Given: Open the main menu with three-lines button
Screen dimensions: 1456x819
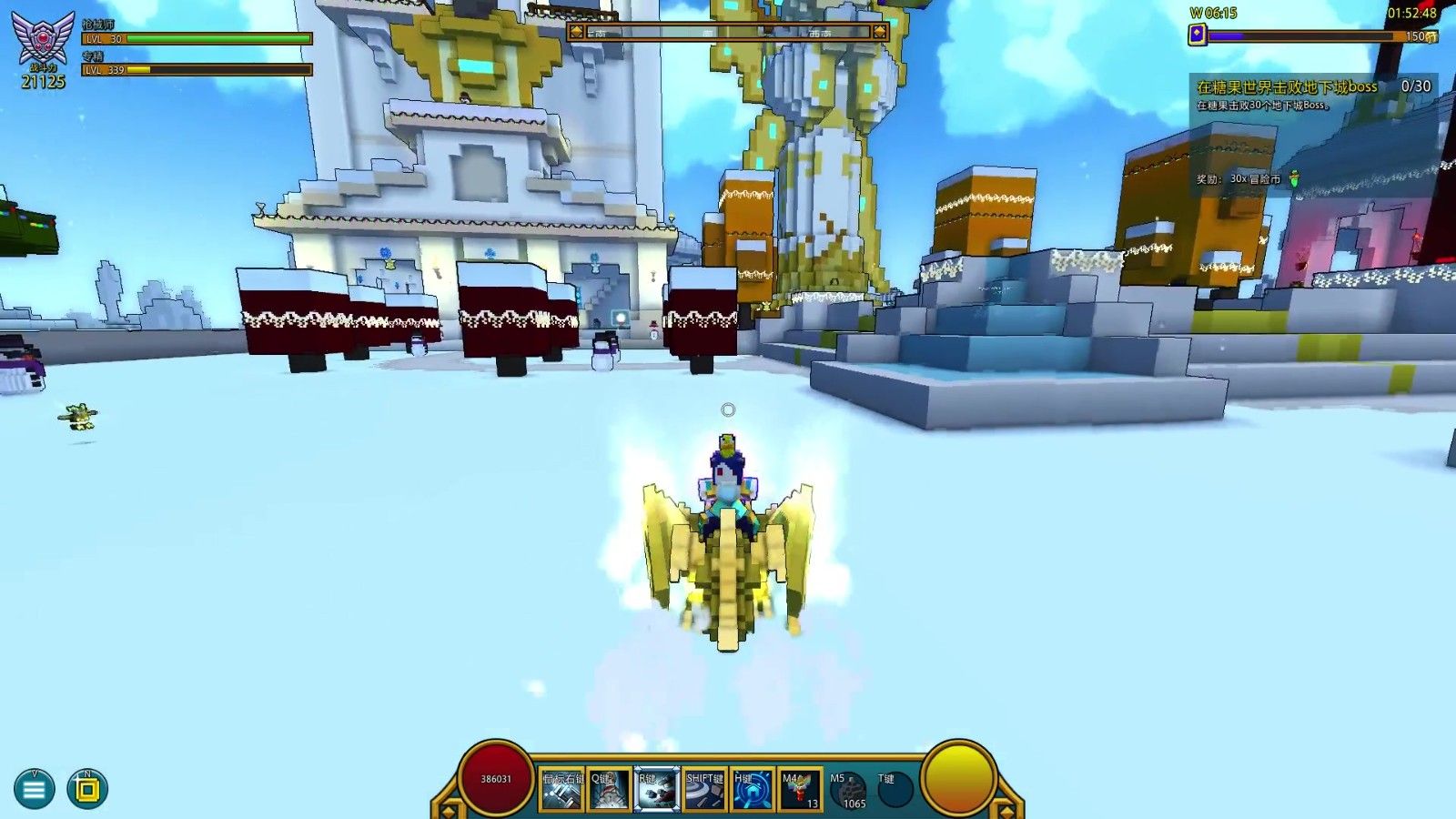Looking at the screenshot, I should click(34, 790).
